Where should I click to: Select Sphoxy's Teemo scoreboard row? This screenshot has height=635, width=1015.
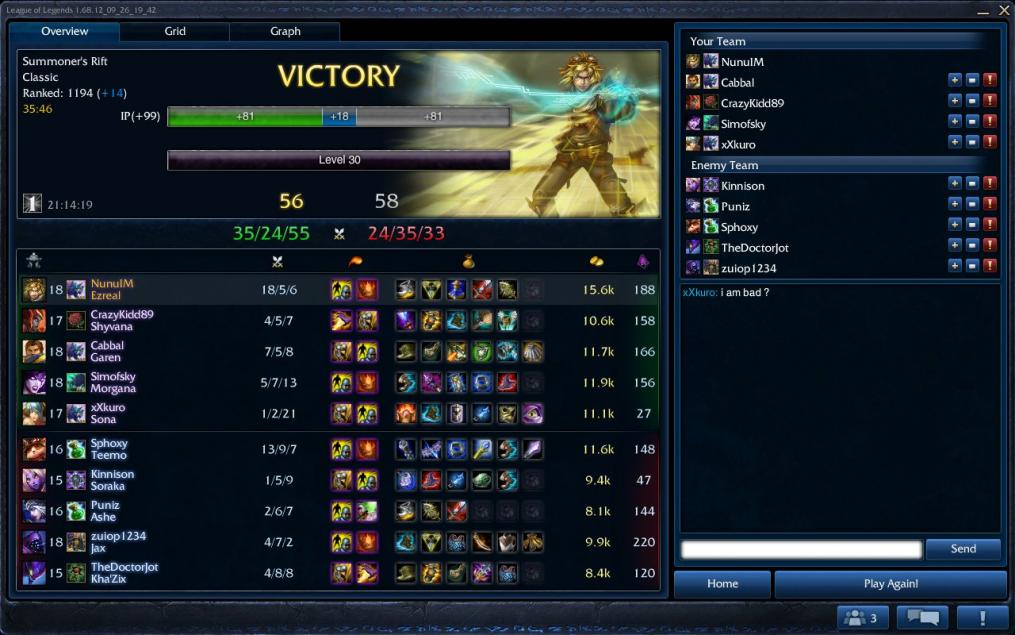click(338, 449)
